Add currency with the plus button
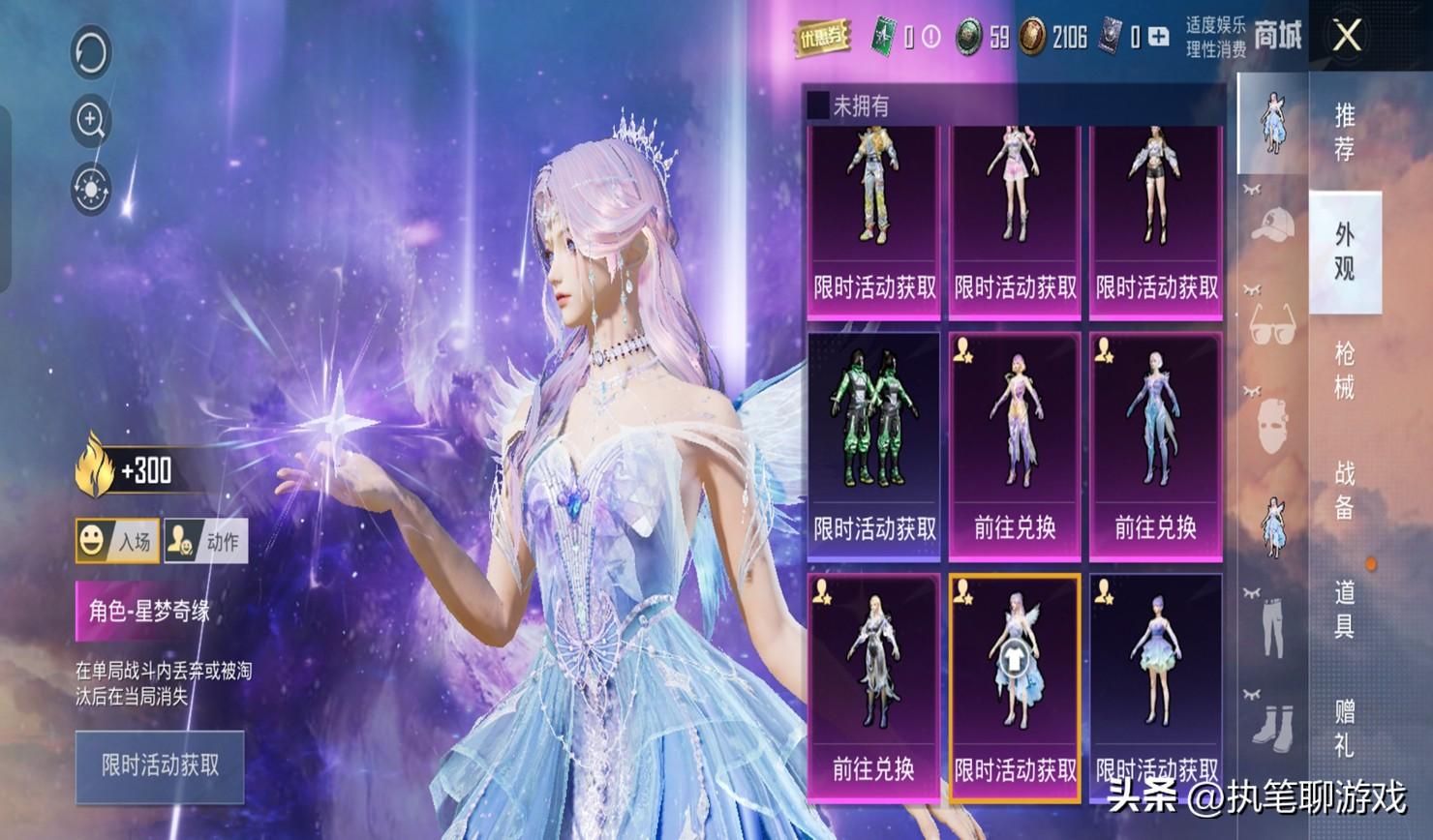 point(1158,38)
